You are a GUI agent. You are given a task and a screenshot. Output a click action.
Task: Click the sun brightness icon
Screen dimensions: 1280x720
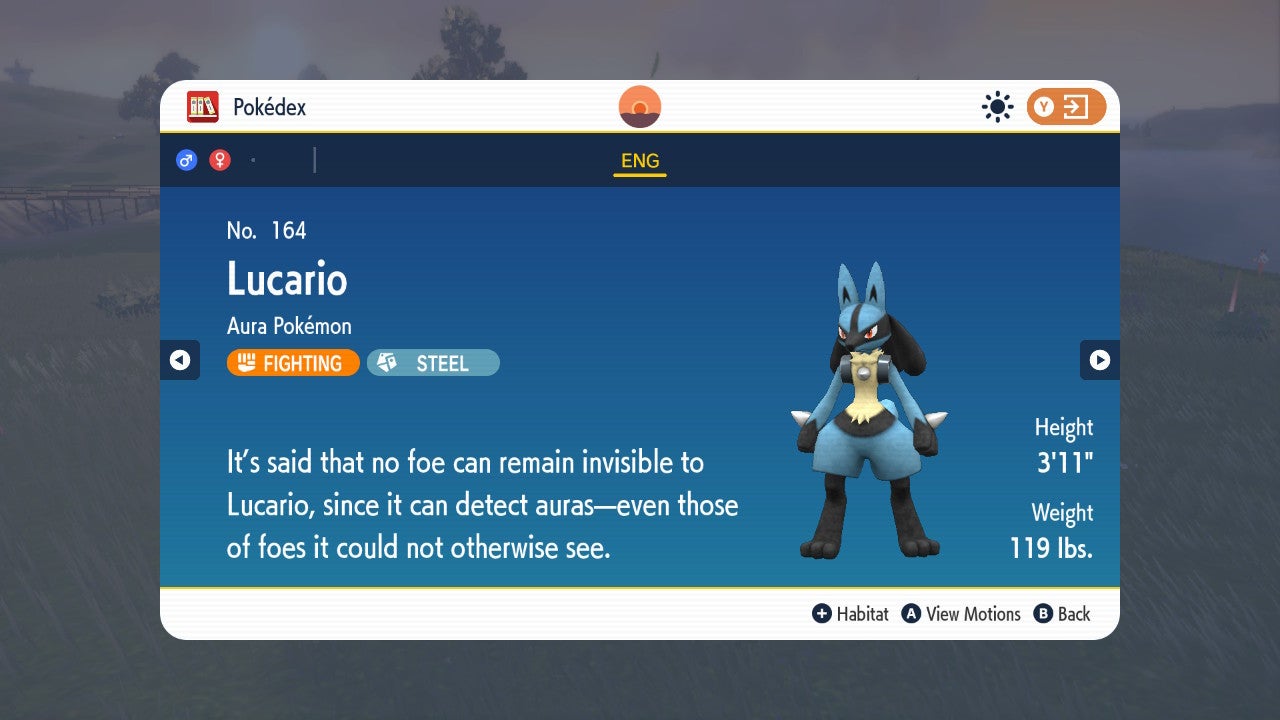click(x=997, y=106)
